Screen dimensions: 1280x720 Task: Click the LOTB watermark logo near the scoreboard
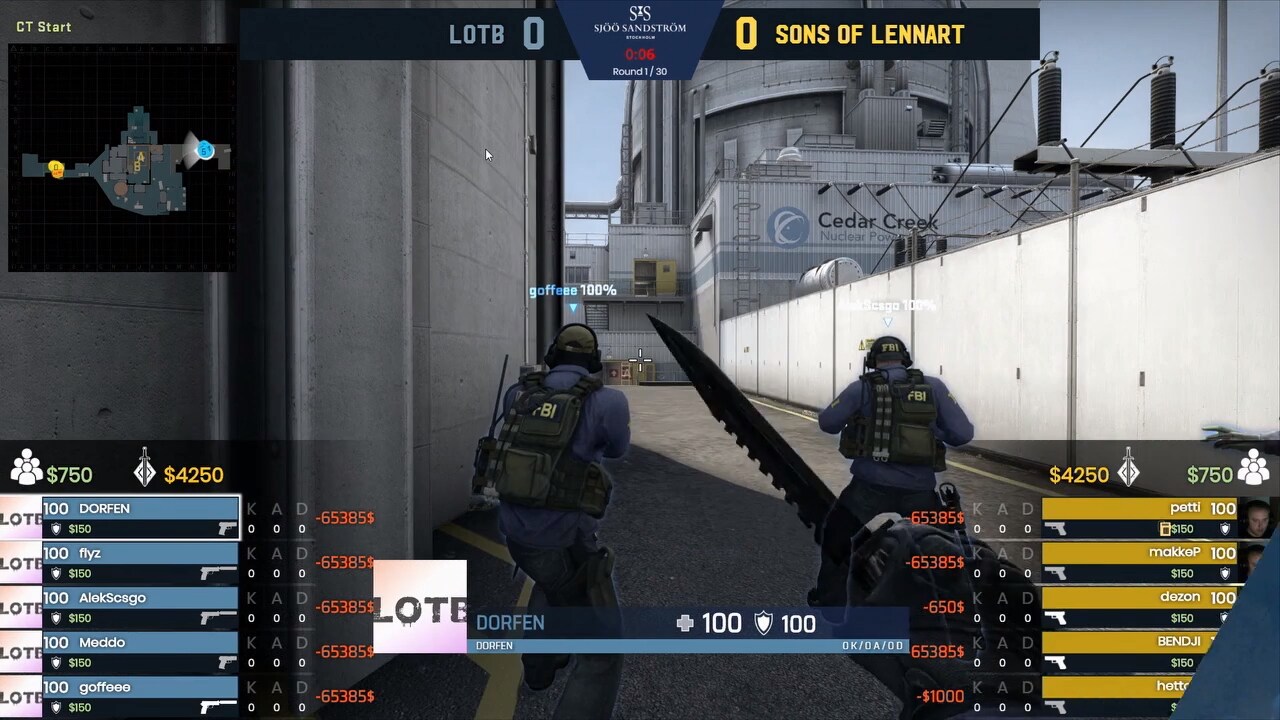click(x=419, y=605)
